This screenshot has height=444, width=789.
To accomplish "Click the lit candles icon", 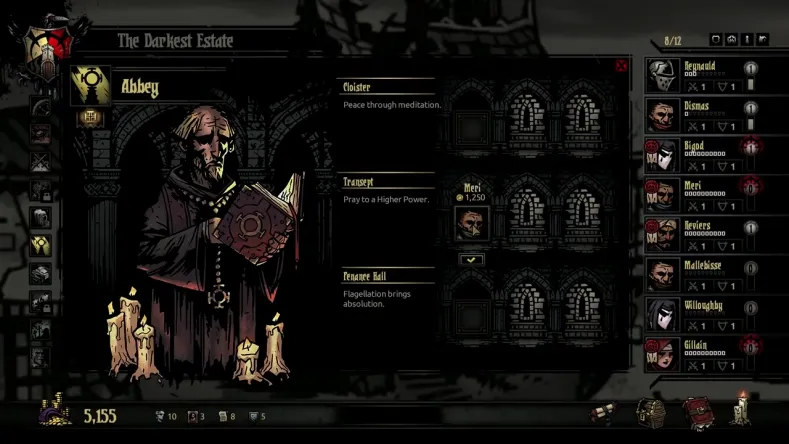I will point(740,408).
